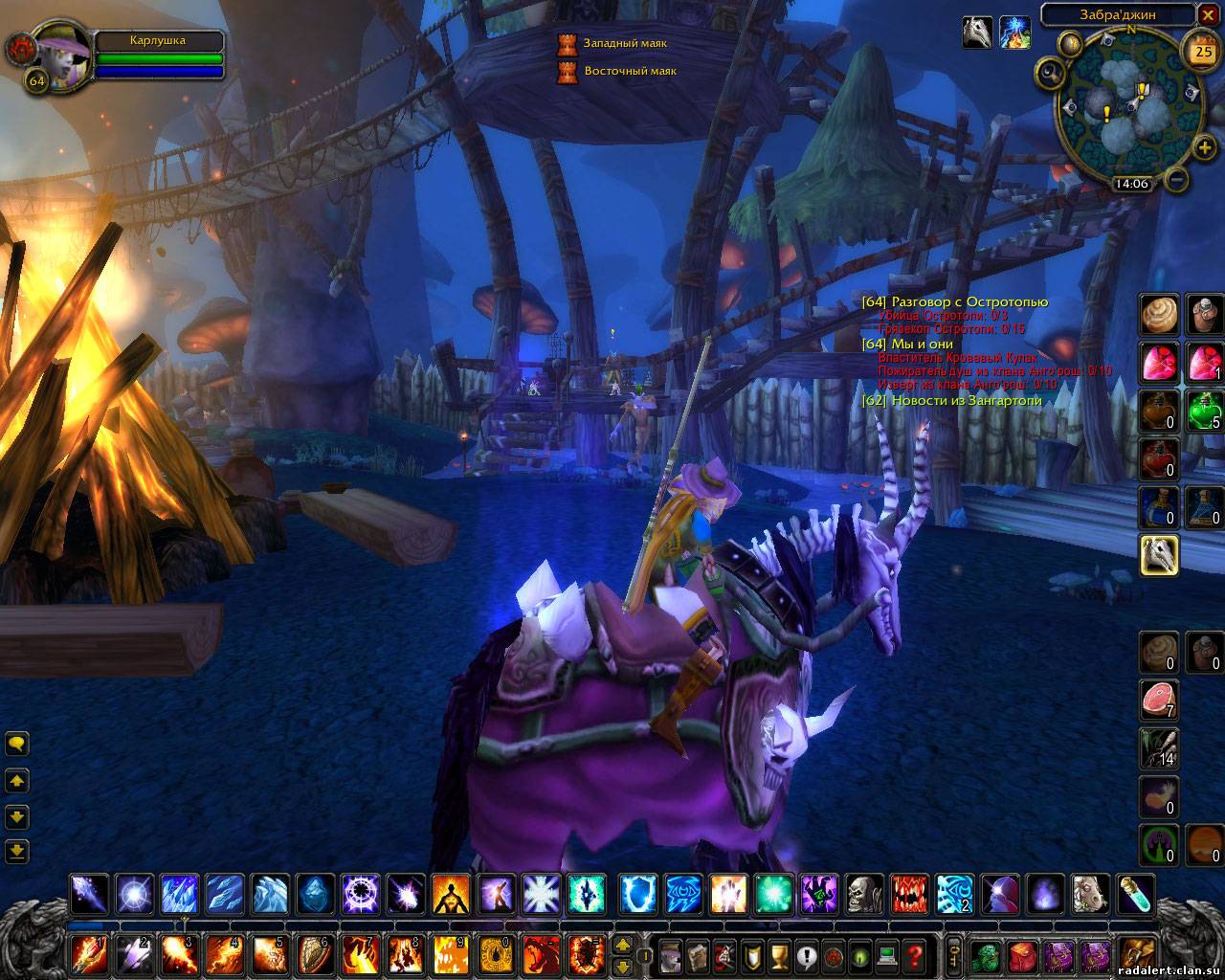
Task: Zoom out on the minimap
Action: coord(1178,179)
